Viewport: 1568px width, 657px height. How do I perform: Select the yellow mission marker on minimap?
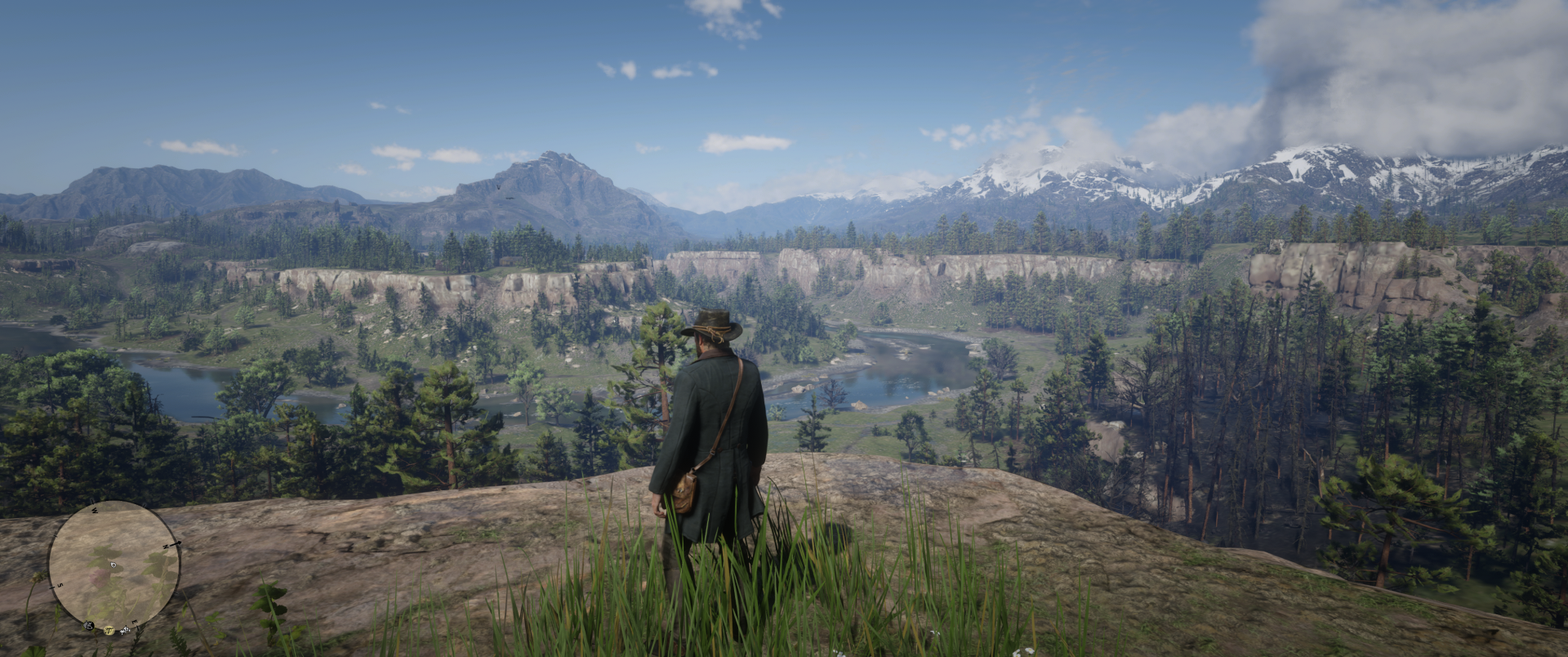click(108, 630)
